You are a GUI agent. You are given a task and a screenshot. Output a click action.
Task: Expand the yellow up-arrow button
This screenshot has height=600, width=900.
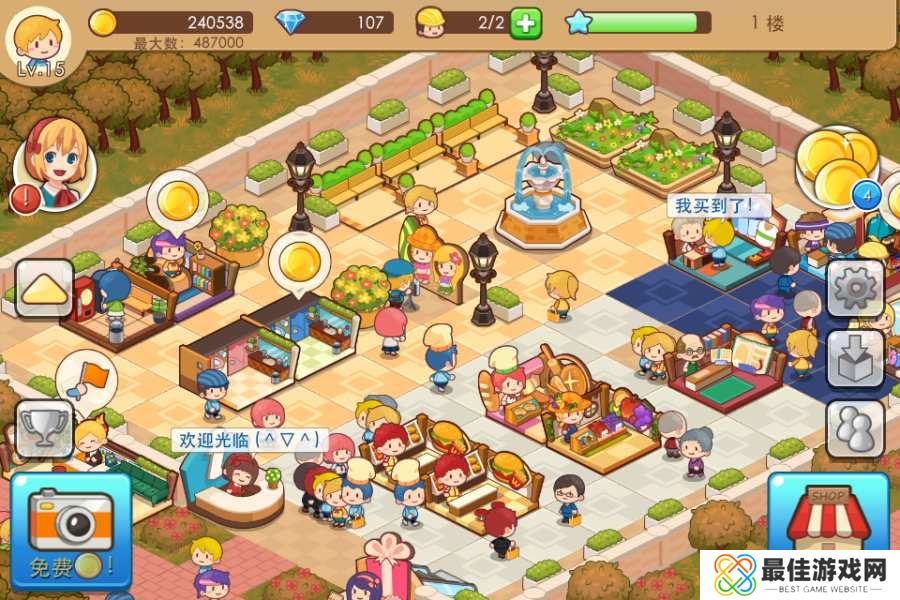point(44,289)
